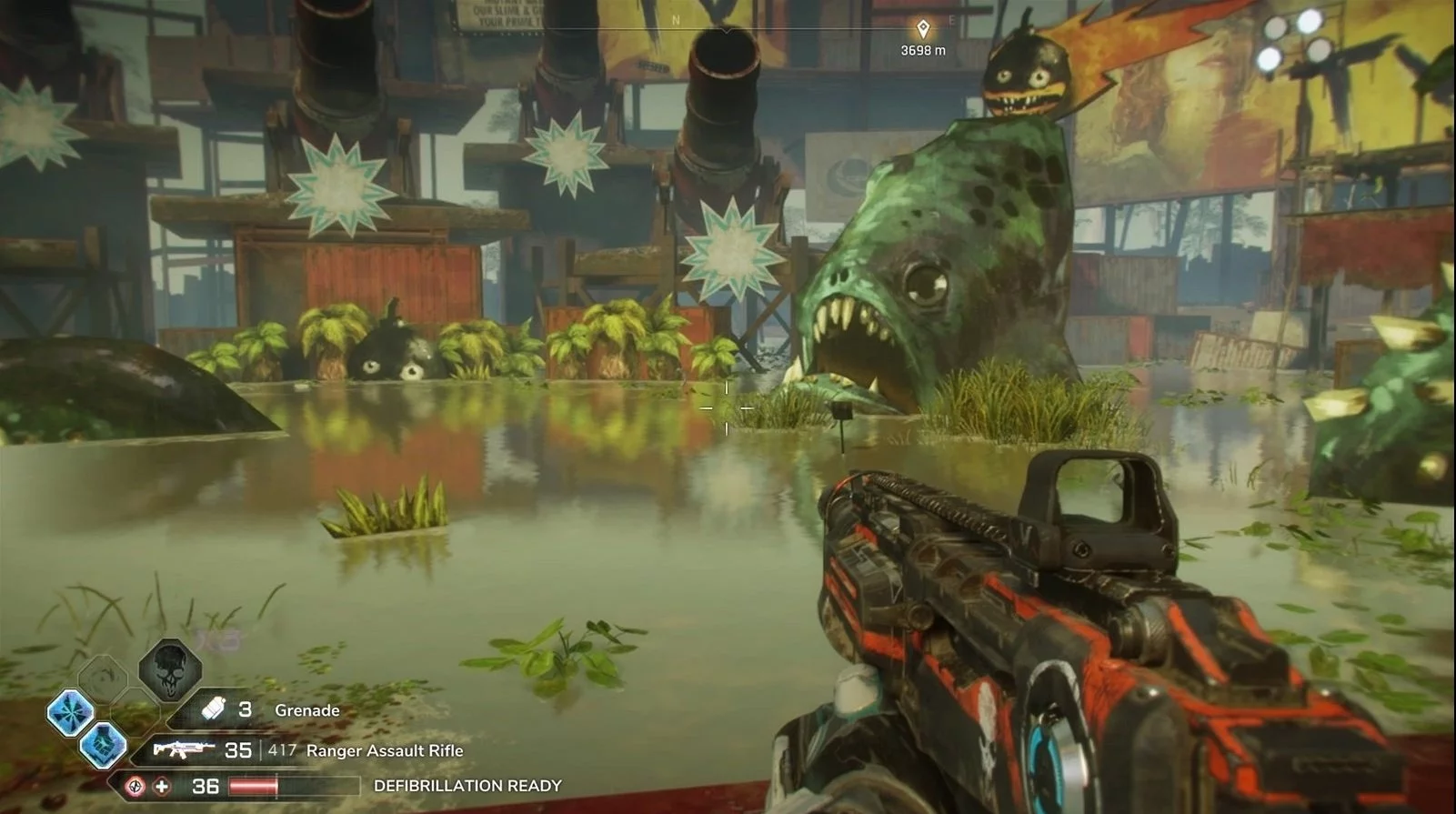Click the red circular defibrillation icon
This screenshot has width=1456, height=814.
(x=135, y=786)
